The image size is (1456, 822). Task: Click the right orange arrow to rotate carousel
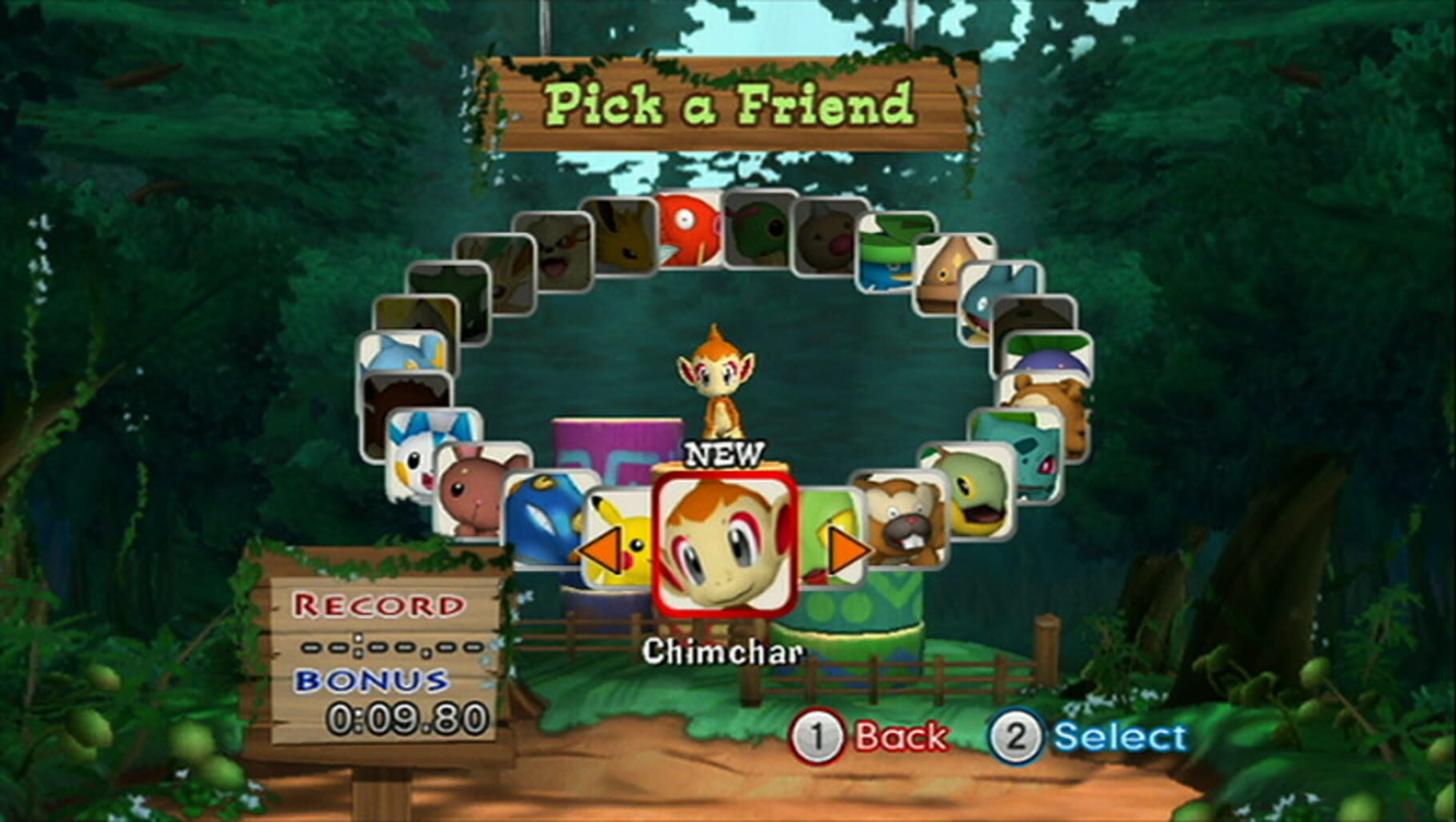tap(846, 552)
